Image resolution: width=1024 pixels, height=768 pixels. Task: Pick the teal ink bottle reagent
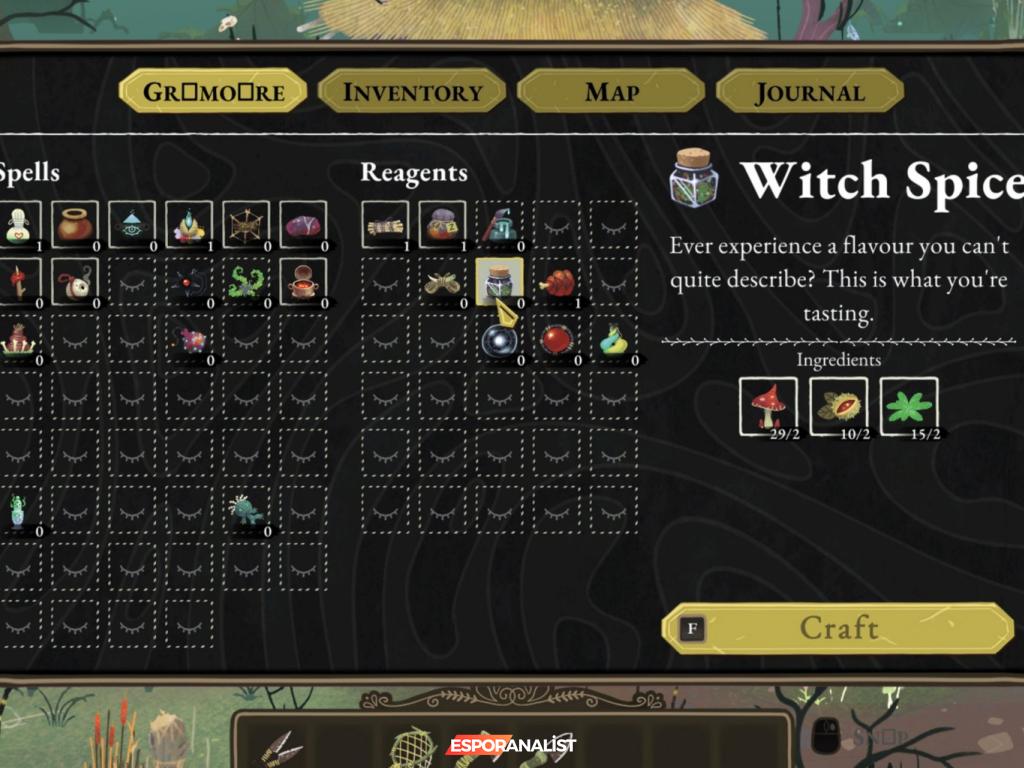point(499,226)
